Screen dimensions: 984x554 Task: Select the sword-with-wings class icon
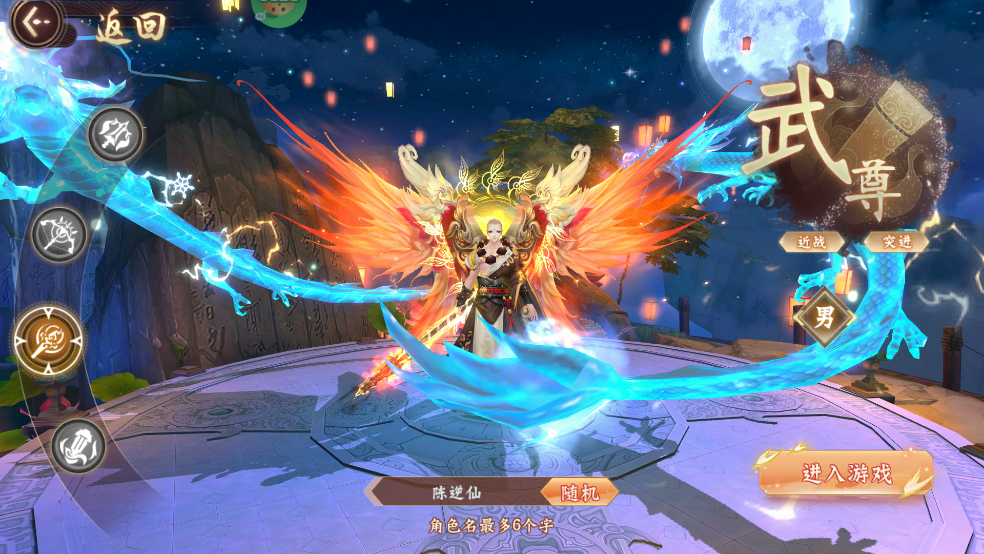point(115,134)
